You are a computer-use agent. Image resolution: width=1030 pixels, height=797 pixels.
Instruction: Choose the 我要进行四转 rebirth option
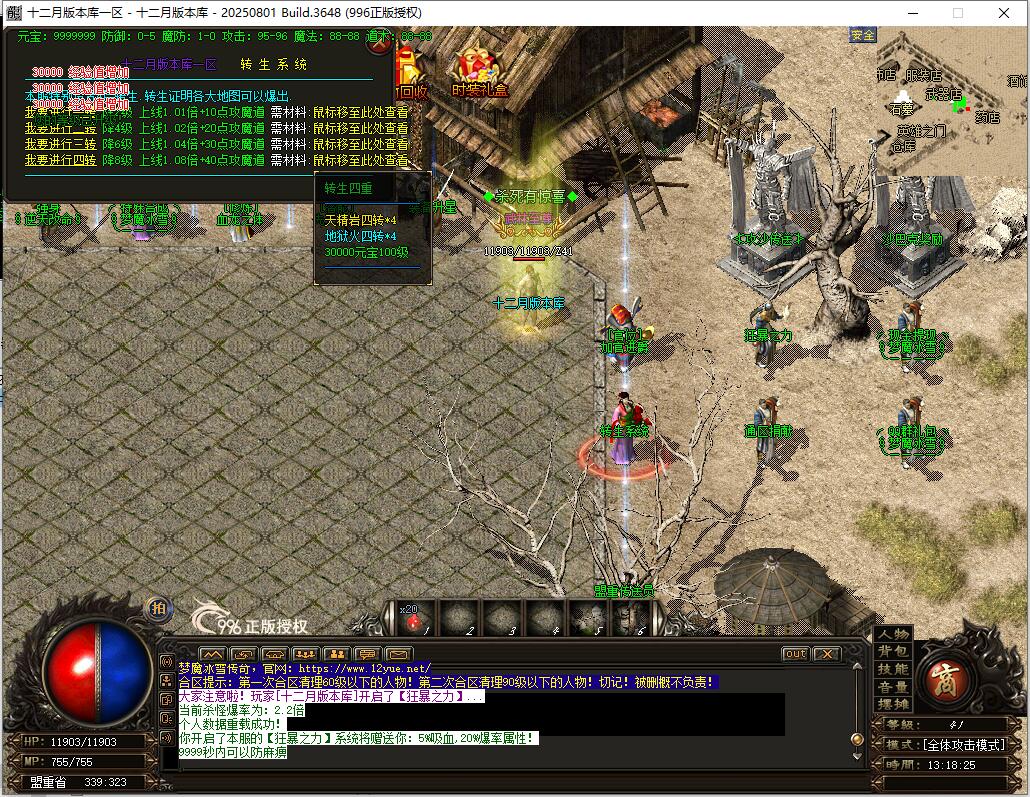[61, 159]
